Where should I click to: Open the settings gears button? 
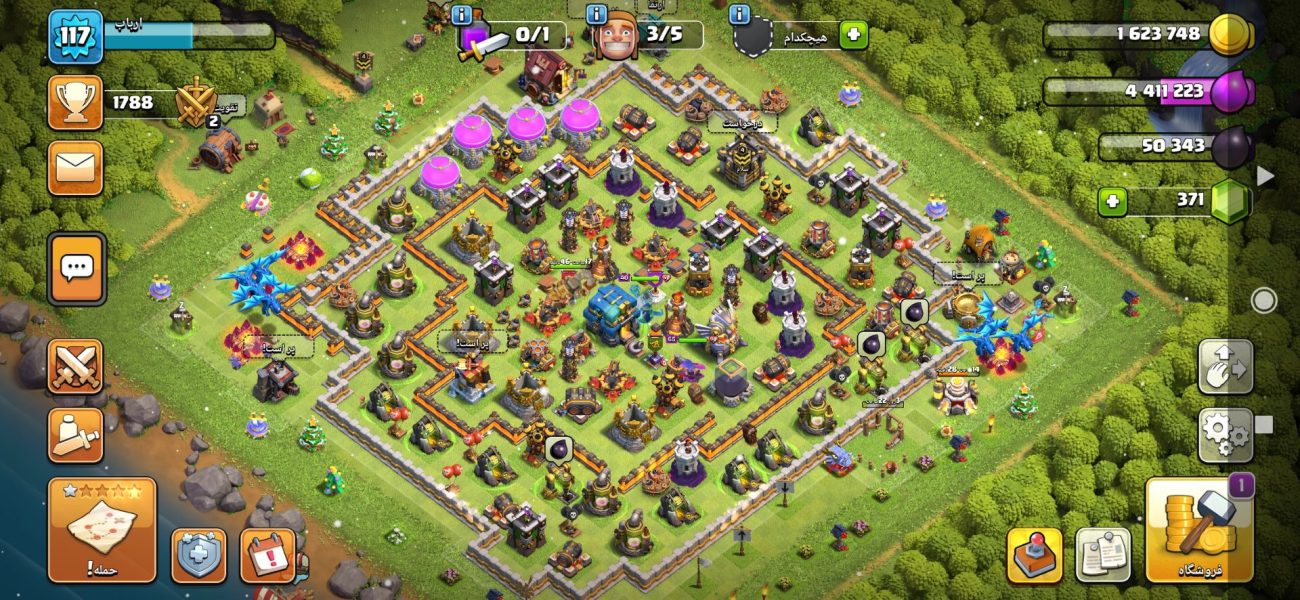click(x=1226, y=435)
